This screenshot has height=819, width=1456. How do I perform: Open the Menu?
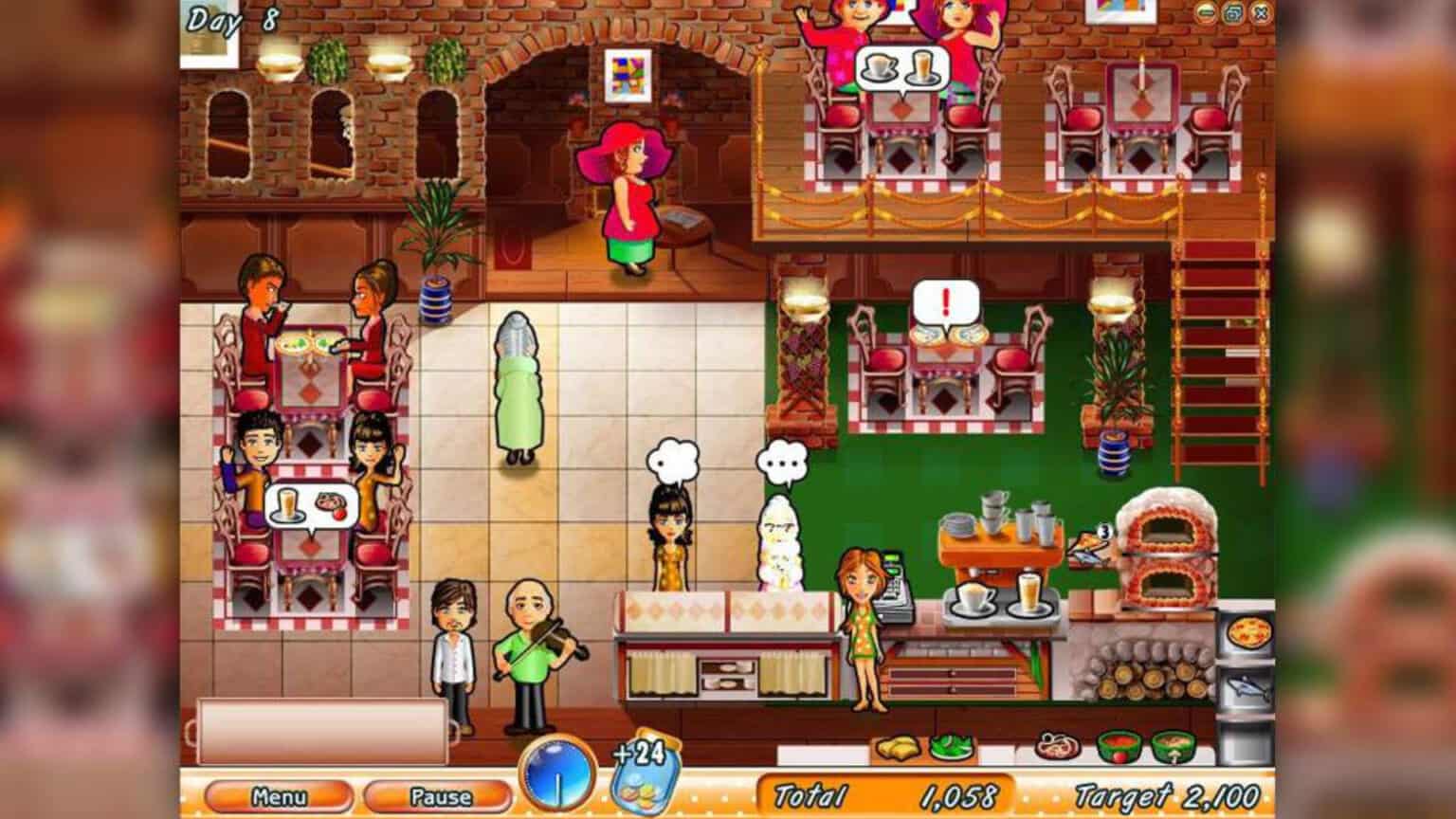[x=278, y=796]
